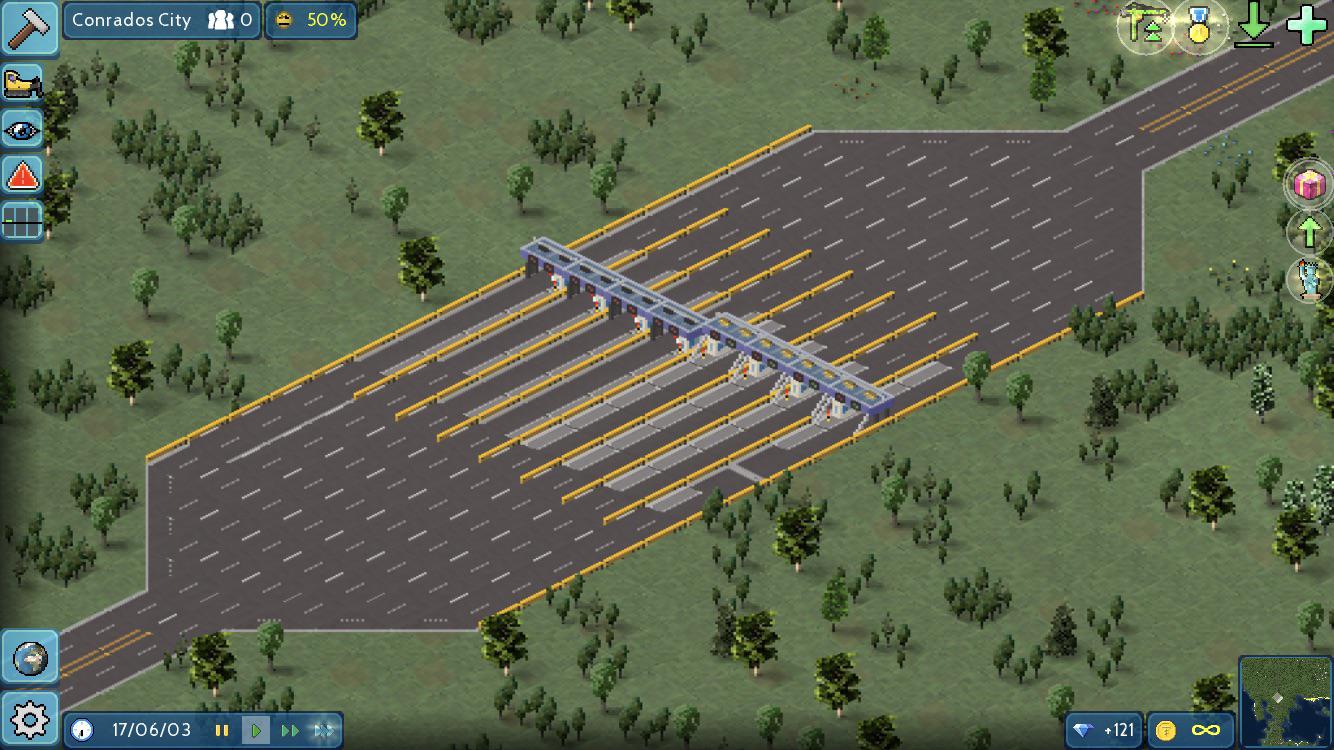Select the bulldozer demolish tool
Viewport: 1334px width, 750px height.
click(x=22, y=81)
